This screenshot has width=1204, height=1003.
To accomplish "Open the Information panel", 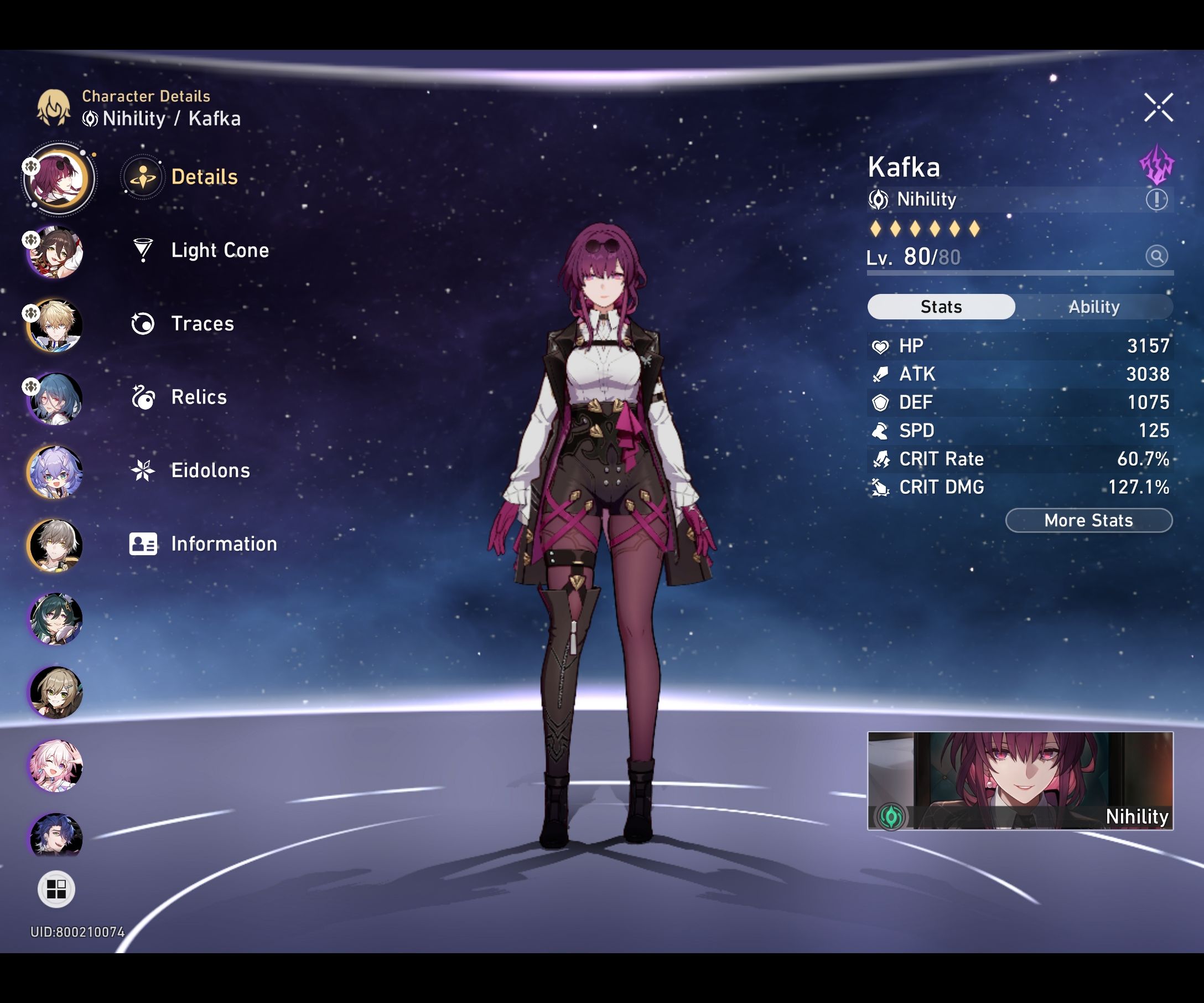I will 222,544.
